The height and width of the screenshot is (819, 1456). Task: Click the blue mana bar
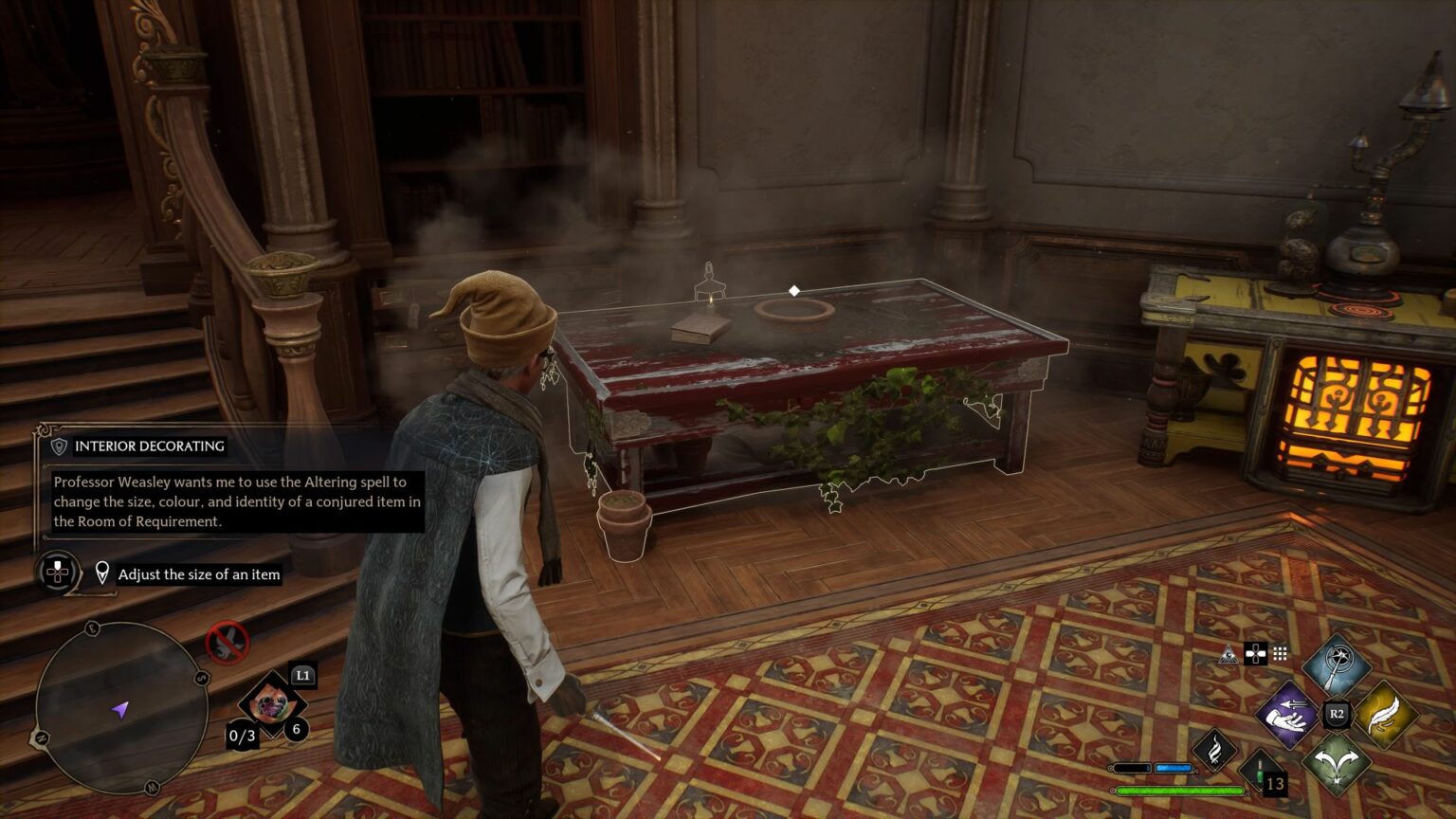click(x=1174, y=768)
